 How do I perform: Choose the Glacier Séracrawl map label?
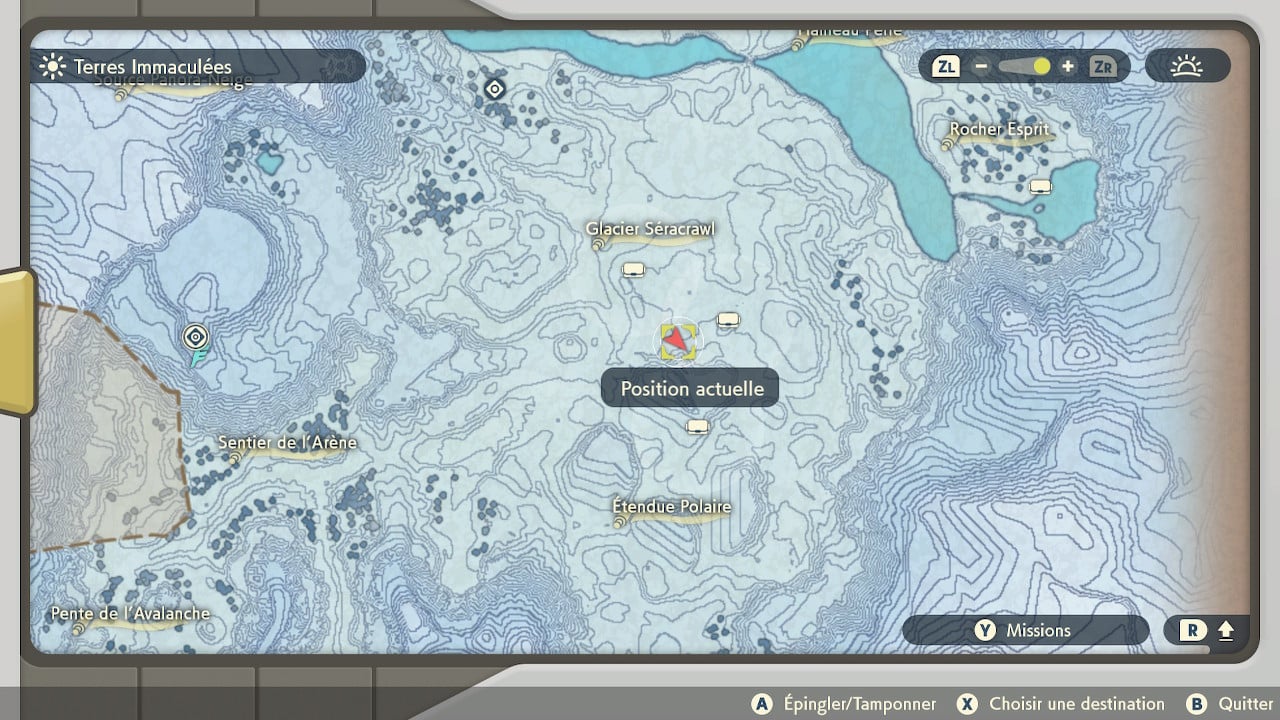[650, 230]
